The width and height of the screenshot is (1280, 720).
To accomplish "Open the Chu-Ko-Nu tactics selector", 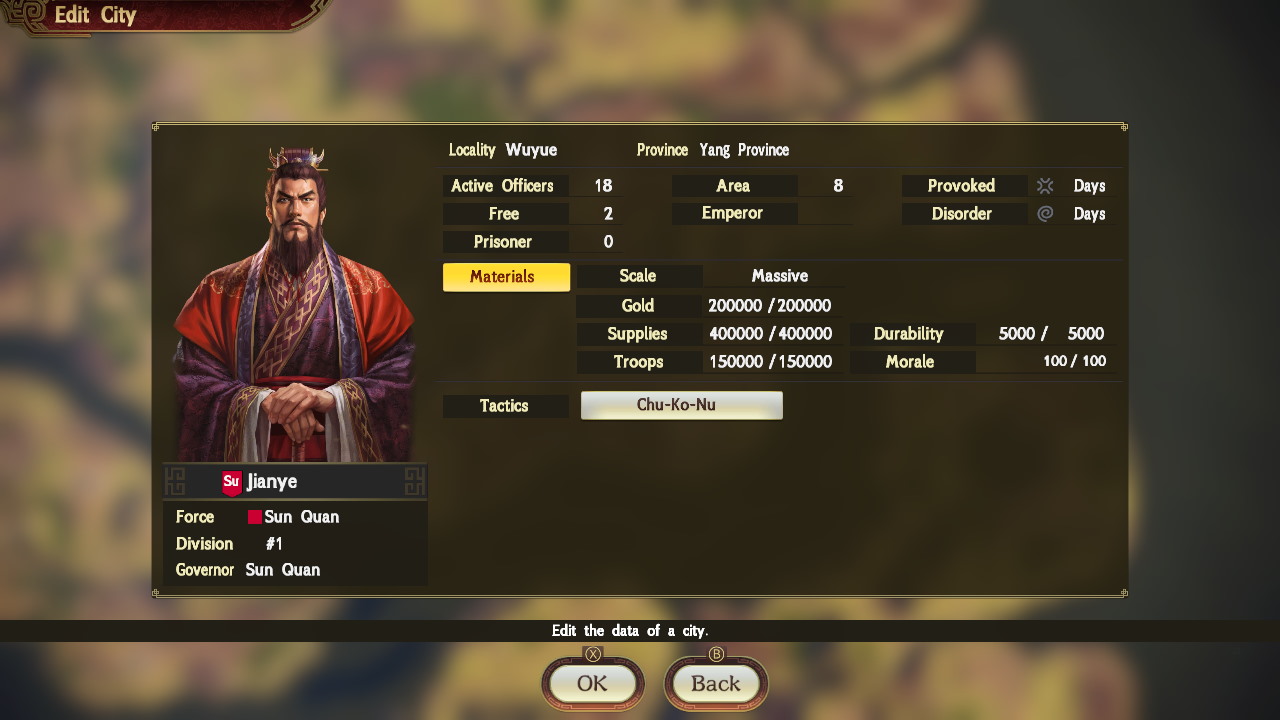I will [x=681, y=405].
